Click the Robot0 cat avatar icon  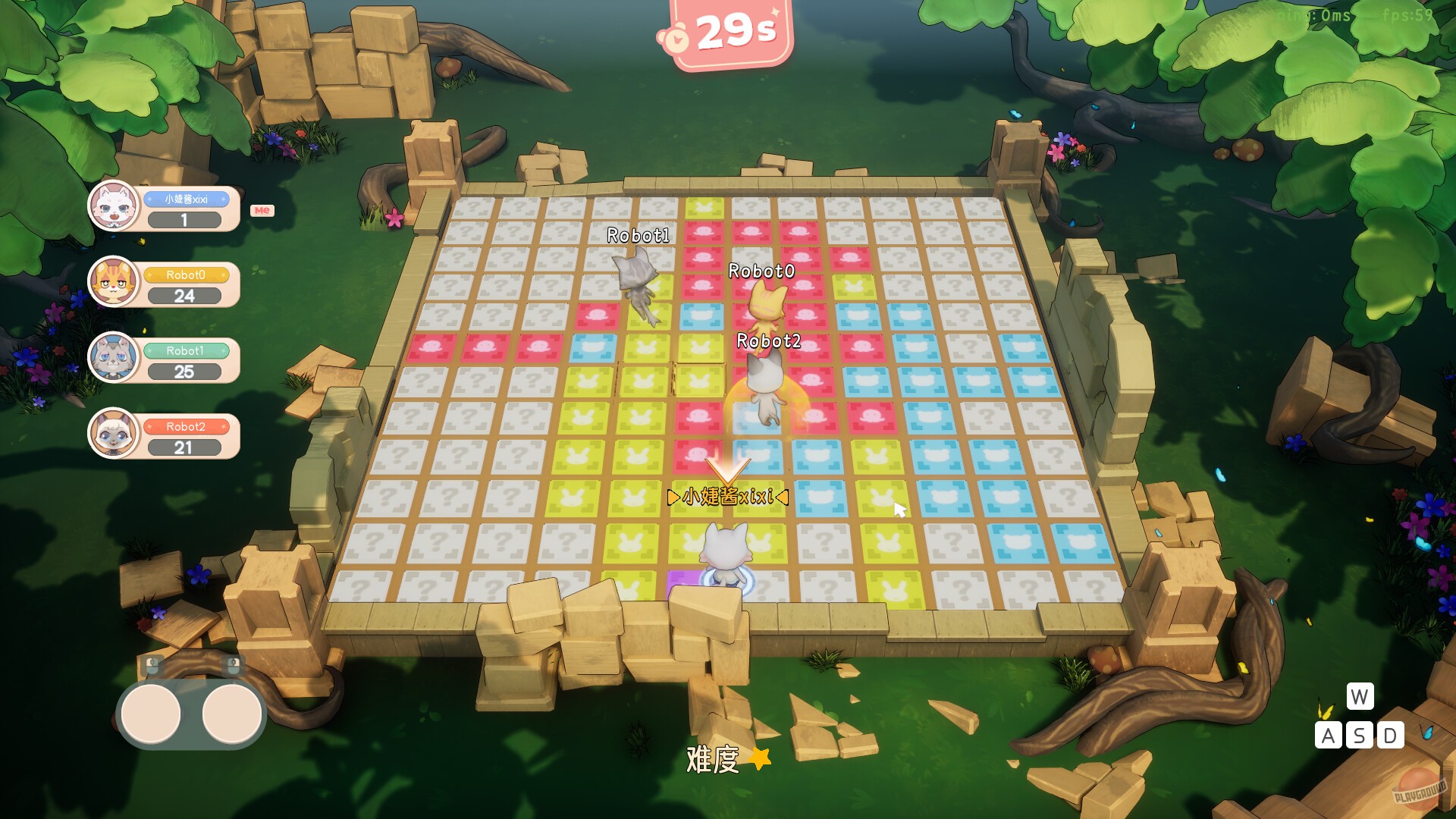115,283
